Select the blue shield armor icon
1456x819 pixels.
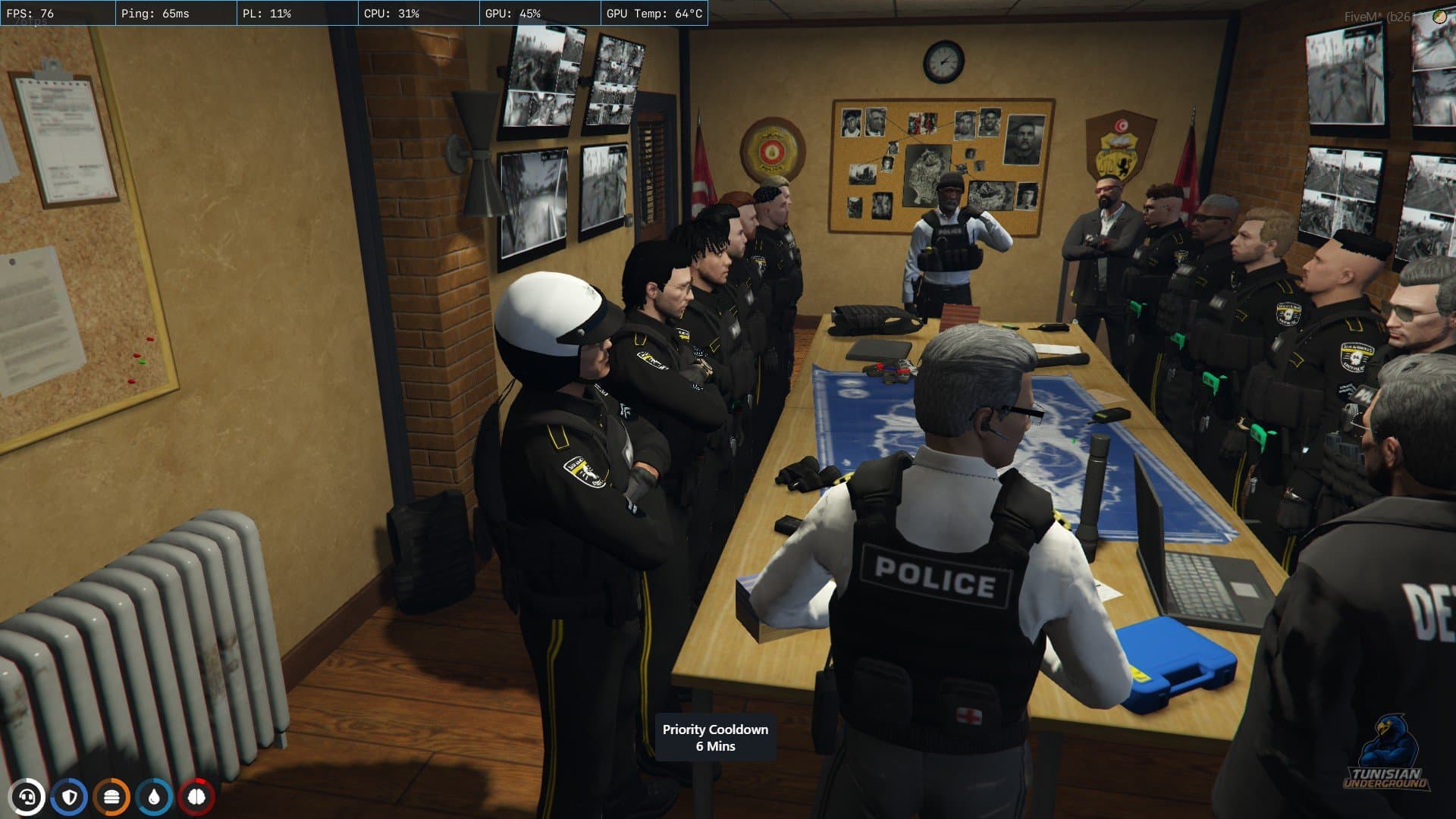[70, 797]
